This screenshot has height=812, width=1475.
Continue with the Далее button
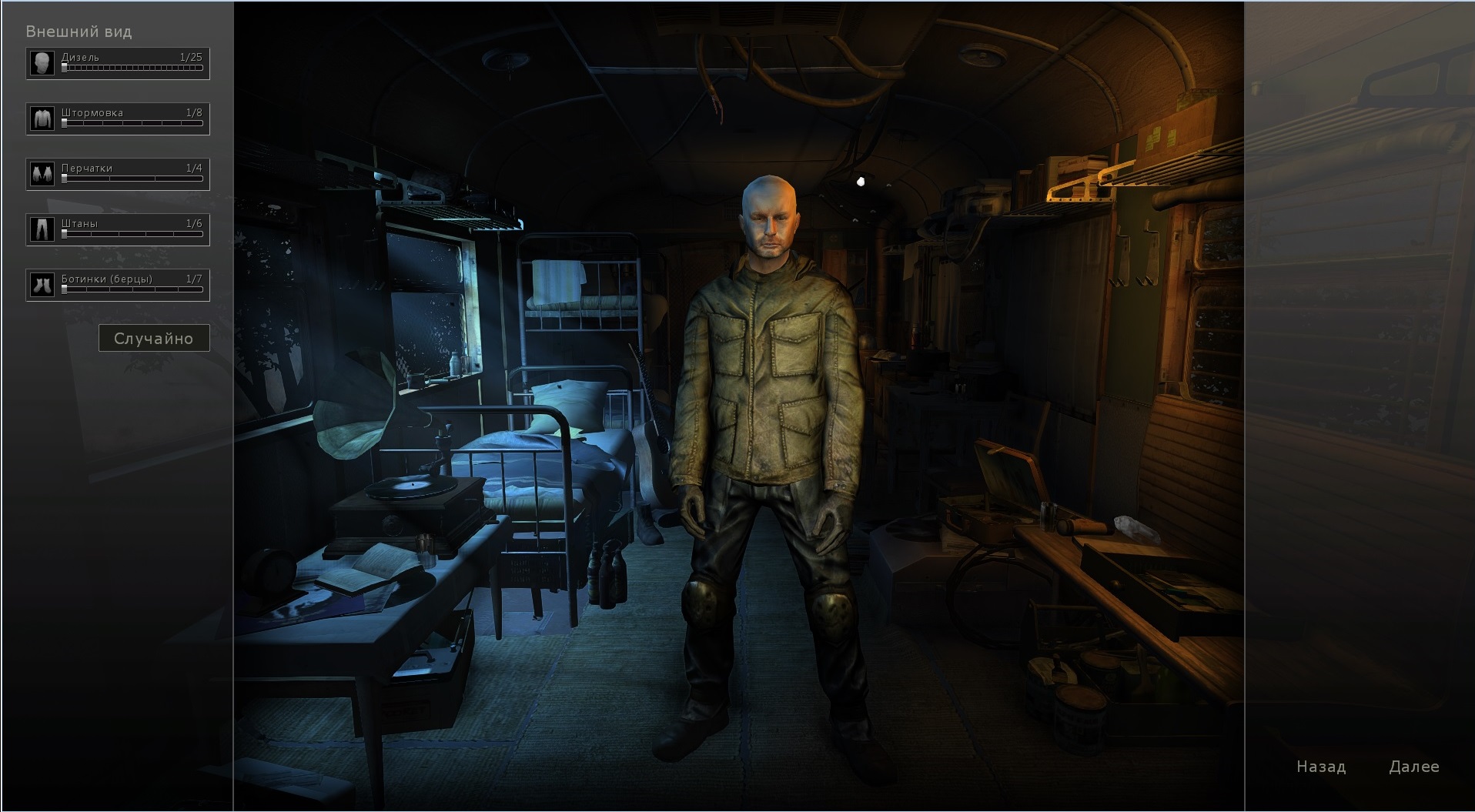(1414, 767)
